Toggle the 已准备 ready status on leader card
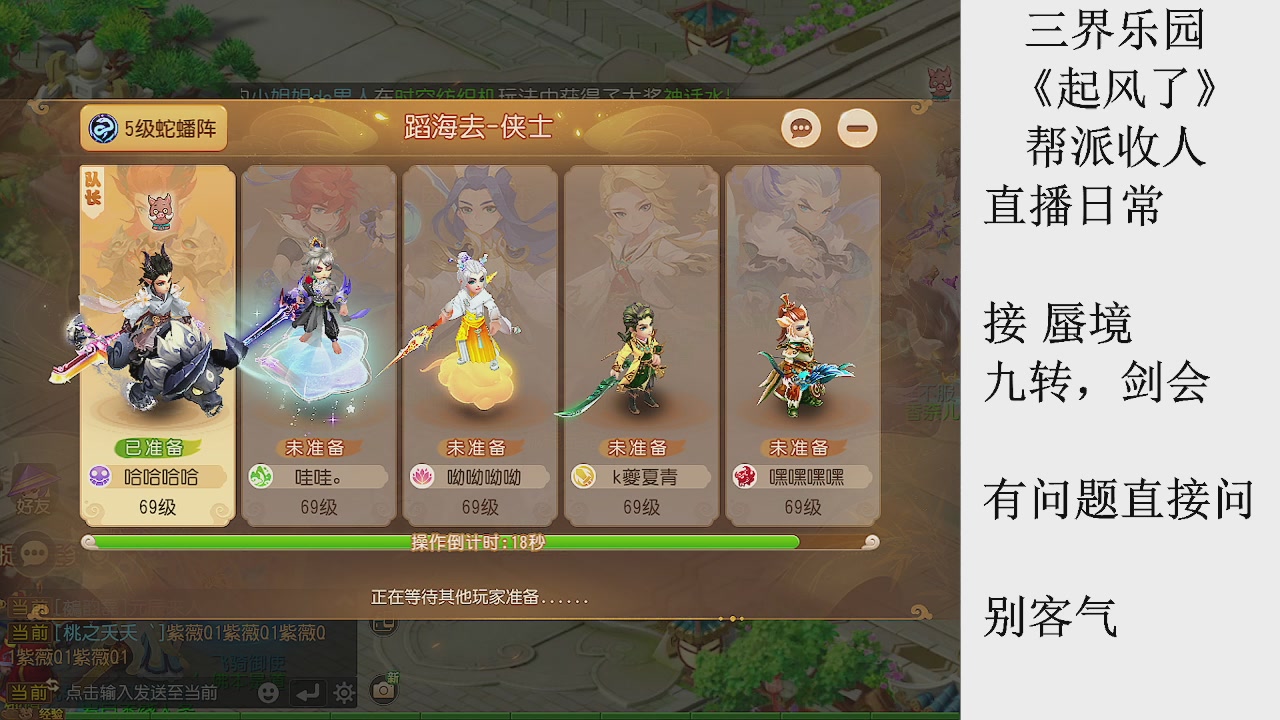 pyautogui.click(x=155, y=446)
